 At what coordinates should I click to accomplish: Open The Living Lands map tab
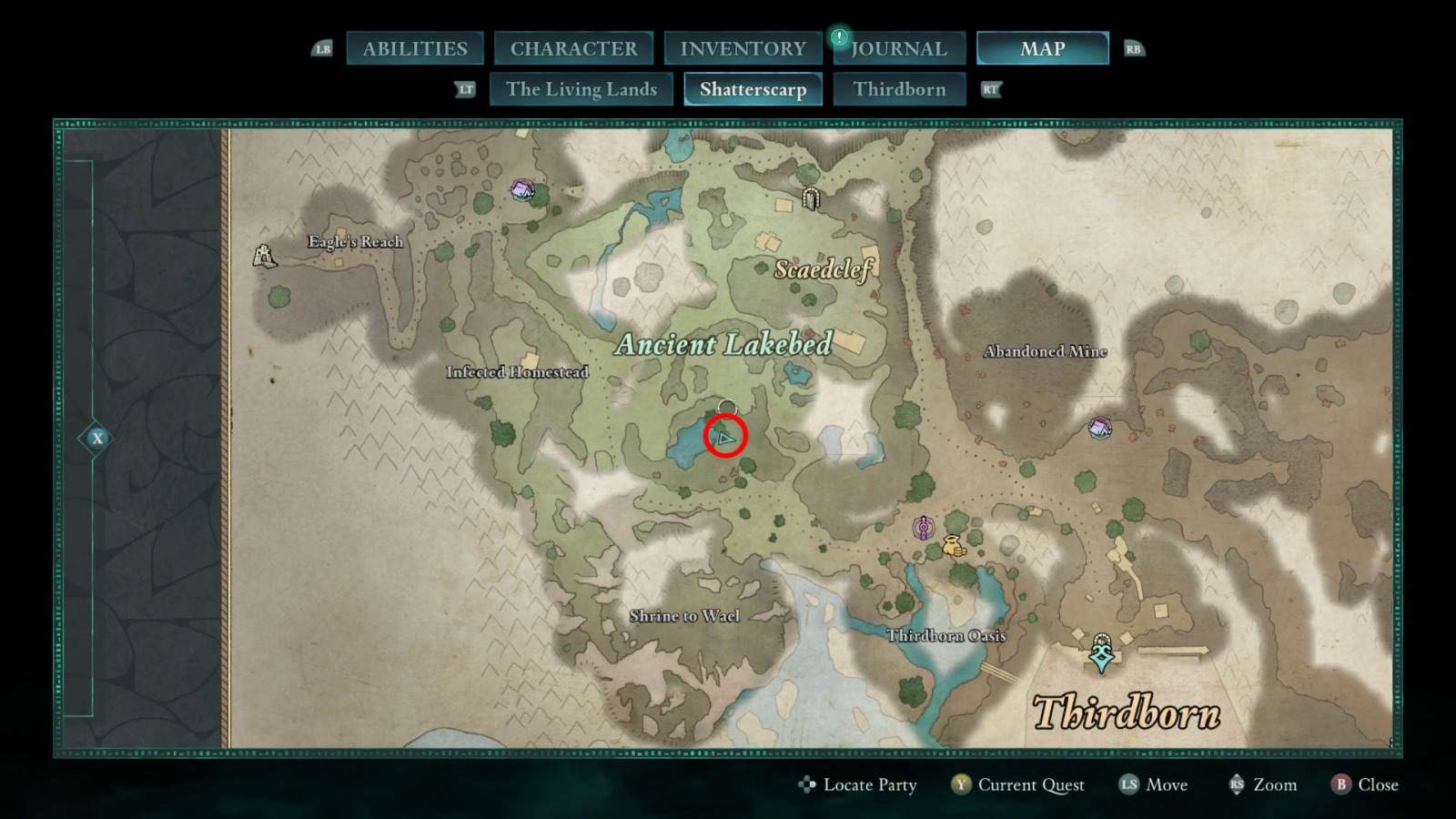[x=581, y=89]
